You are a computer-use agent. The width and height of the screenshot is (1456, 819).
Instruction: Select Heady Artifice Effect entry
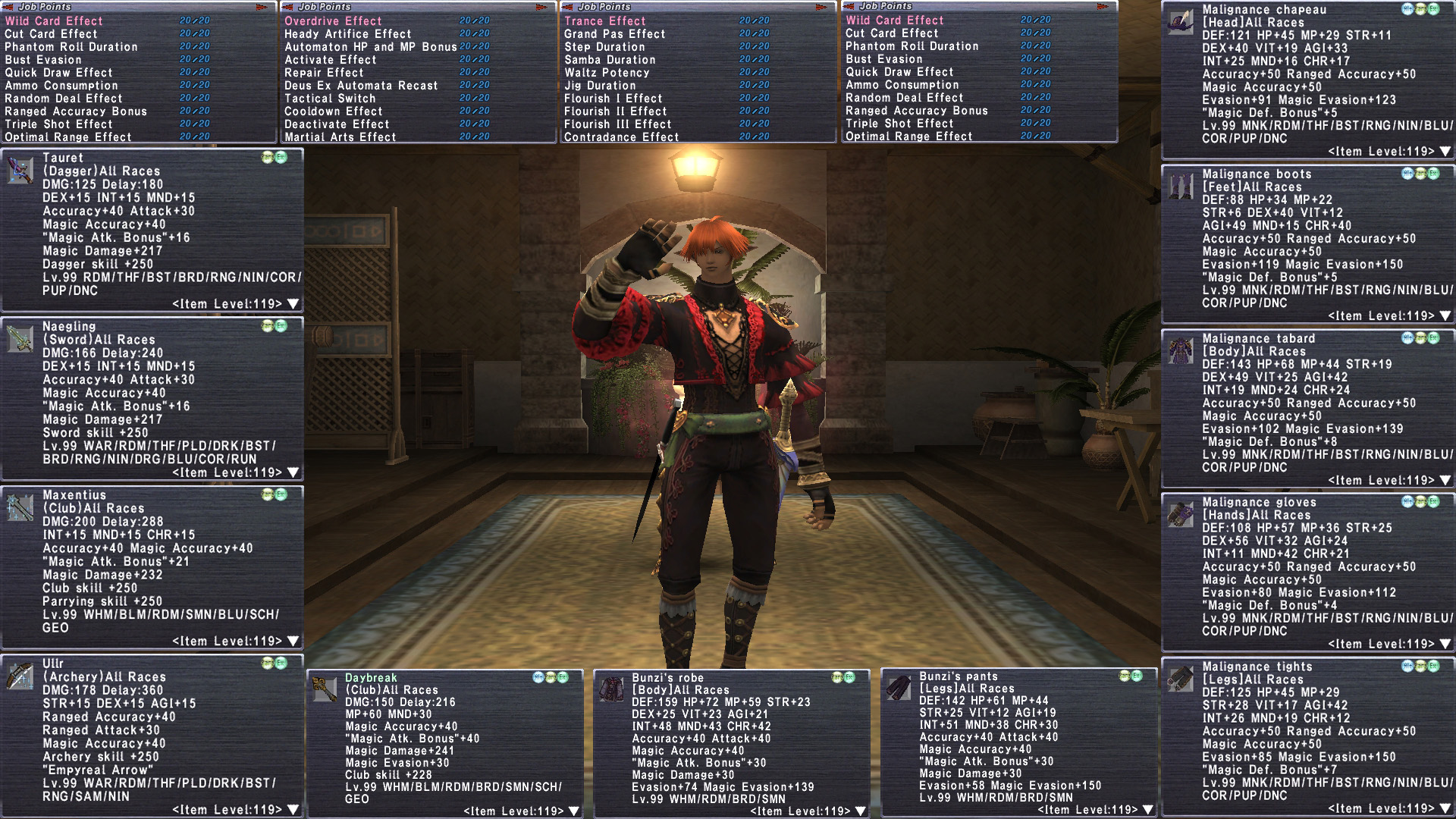coord(347,34)
